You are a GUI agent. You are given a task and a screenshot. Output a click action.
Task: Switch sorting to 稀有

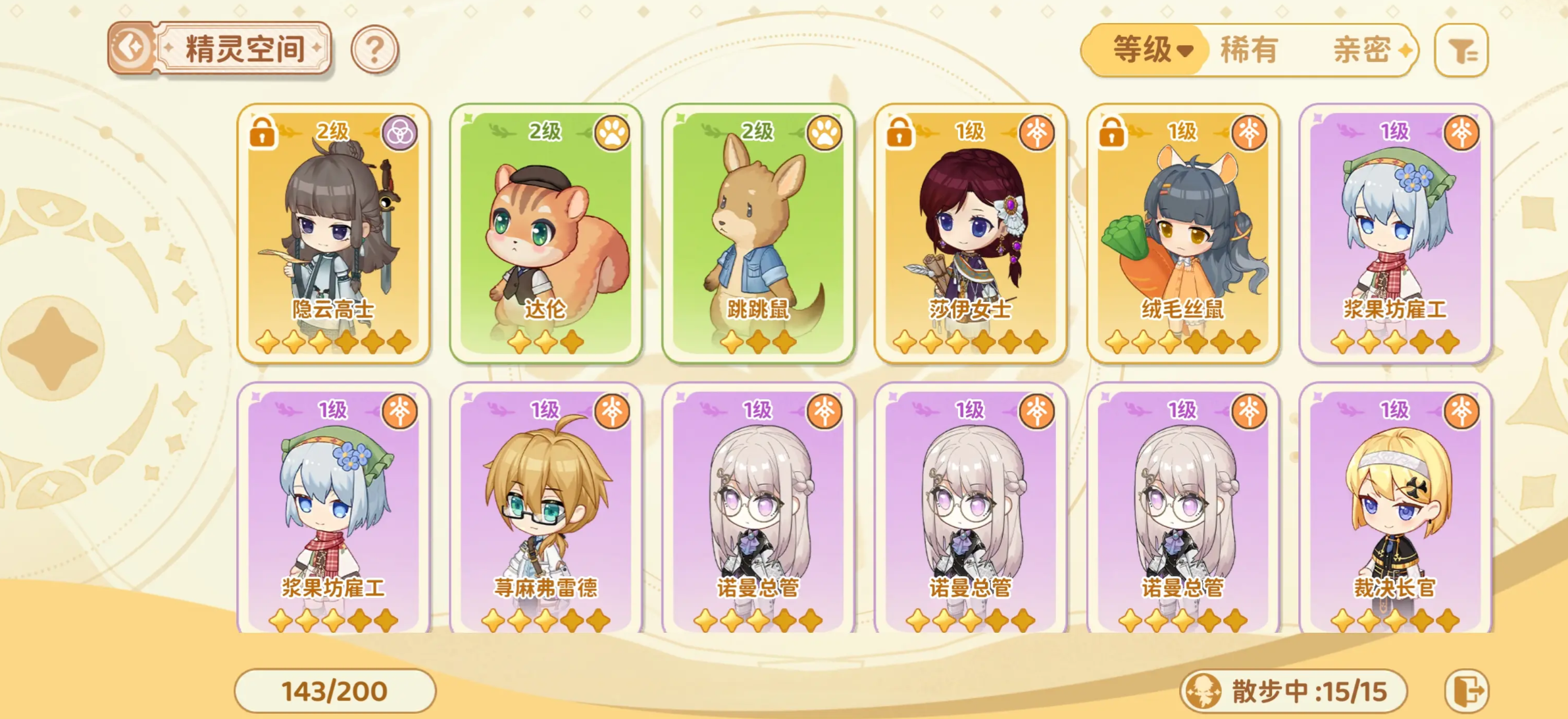[x=1249, y=50]
